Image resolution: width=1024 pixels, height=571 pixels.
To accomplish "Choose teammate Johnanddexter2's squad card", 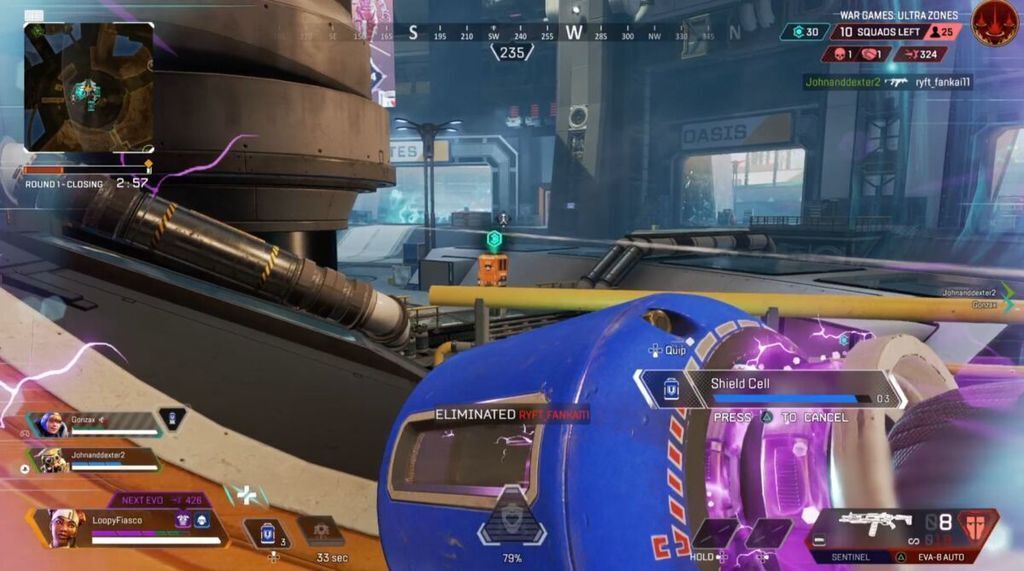I will point(95,460).
